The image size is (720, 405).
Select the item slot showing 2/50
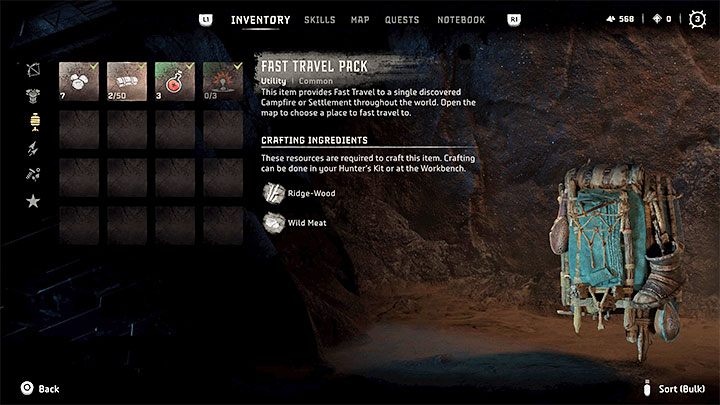(127, 81)
